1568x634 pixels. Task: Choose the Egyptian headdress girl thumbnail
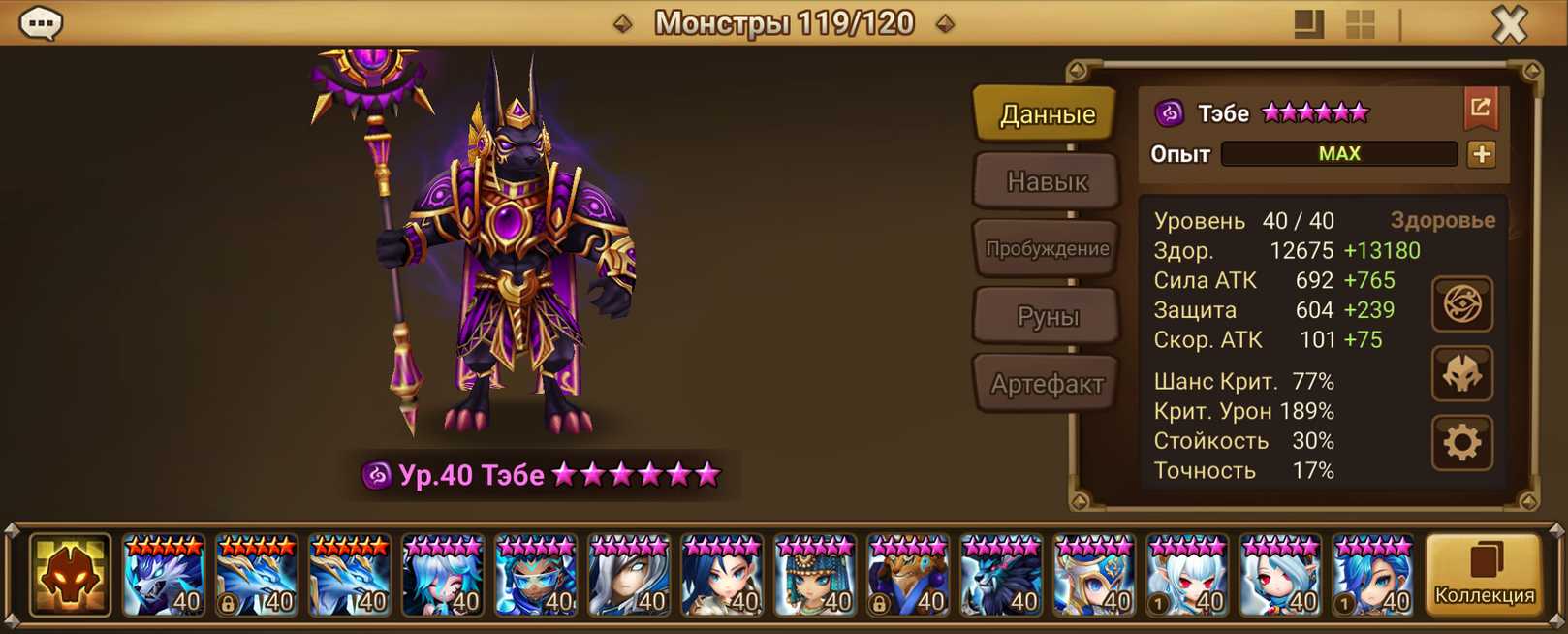click(x=815, y=576)
